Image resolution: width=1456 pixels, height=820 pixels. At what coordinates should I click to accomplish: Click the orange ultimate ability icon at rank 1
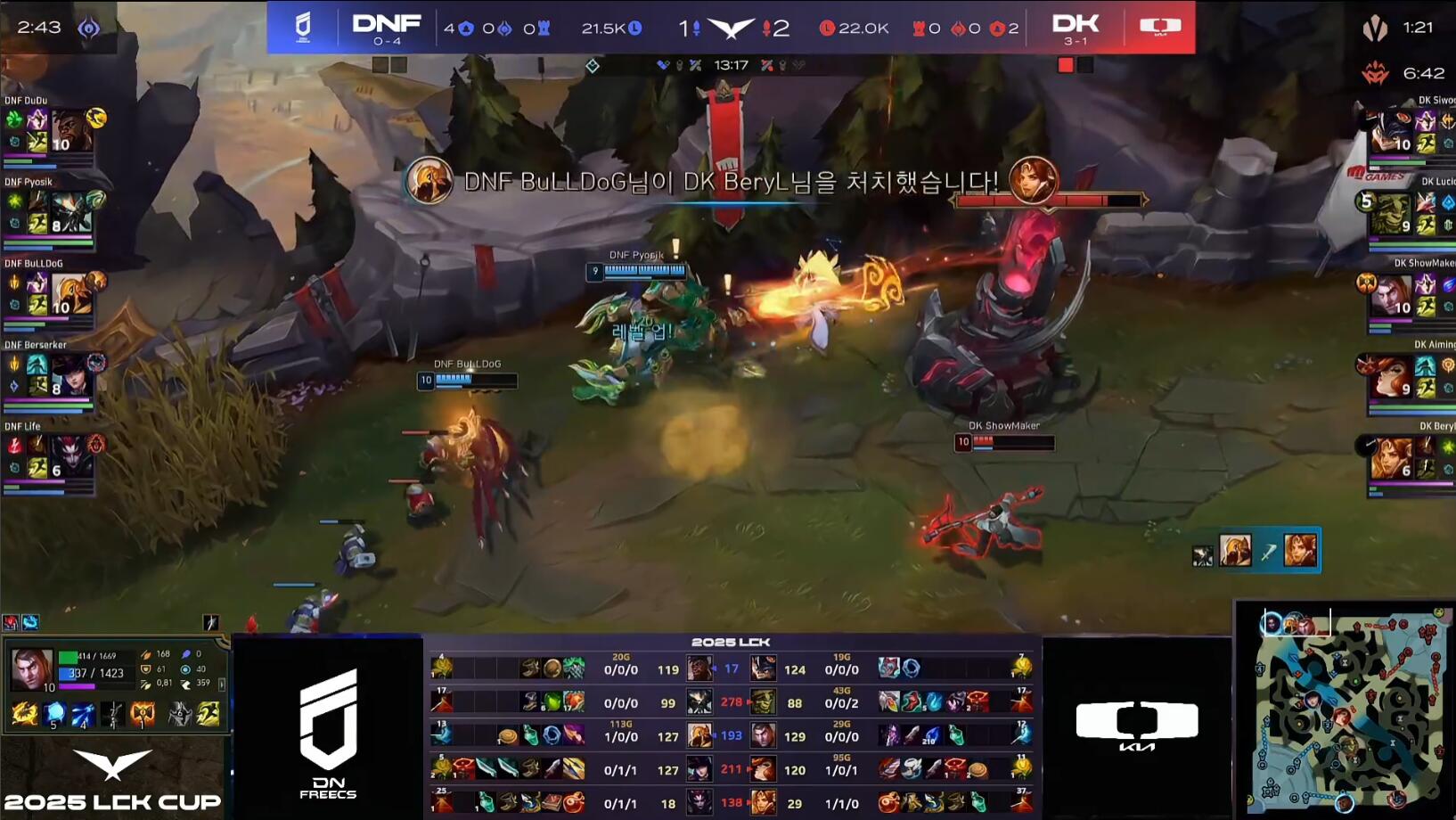143,713
